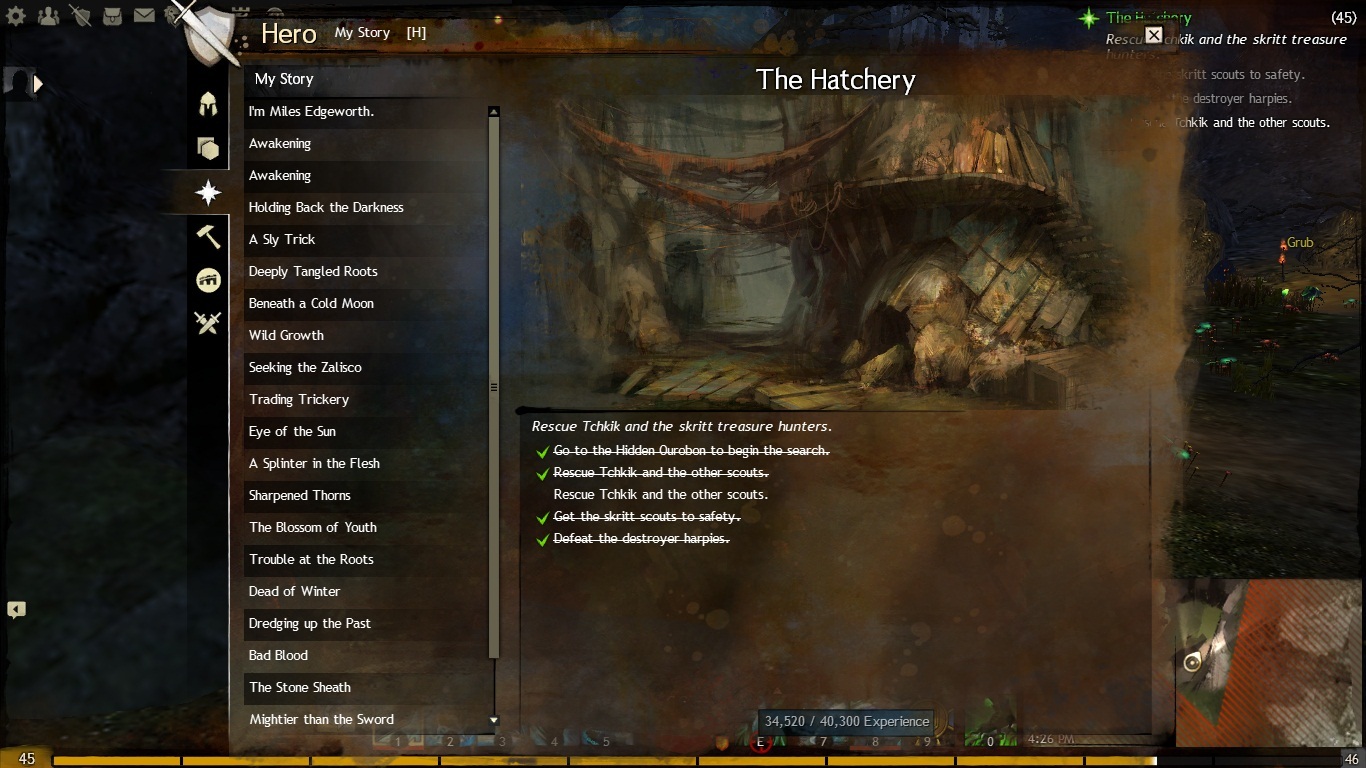Viewport: 1366px width, 768px height.
Task: Open the contacts people icon
Action: pyautogui.click(x=48, y=16)
